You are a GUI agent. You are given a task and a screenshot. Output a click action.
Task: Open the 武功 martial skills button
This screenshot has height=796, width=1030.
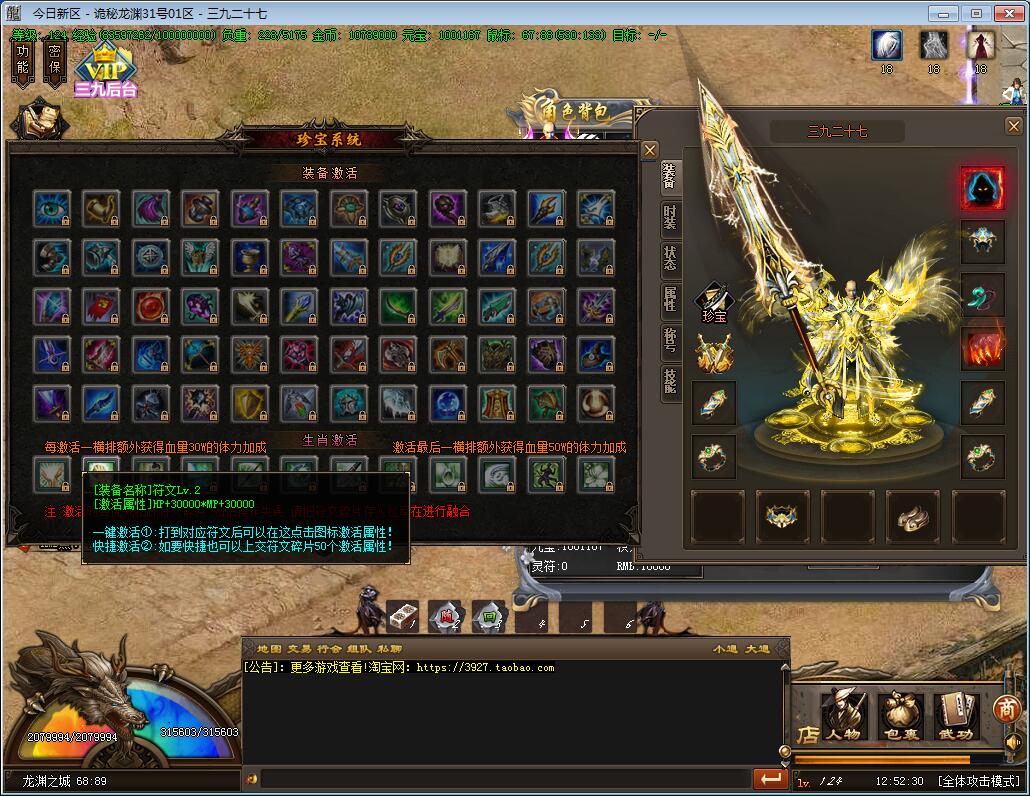coord(955,716)
